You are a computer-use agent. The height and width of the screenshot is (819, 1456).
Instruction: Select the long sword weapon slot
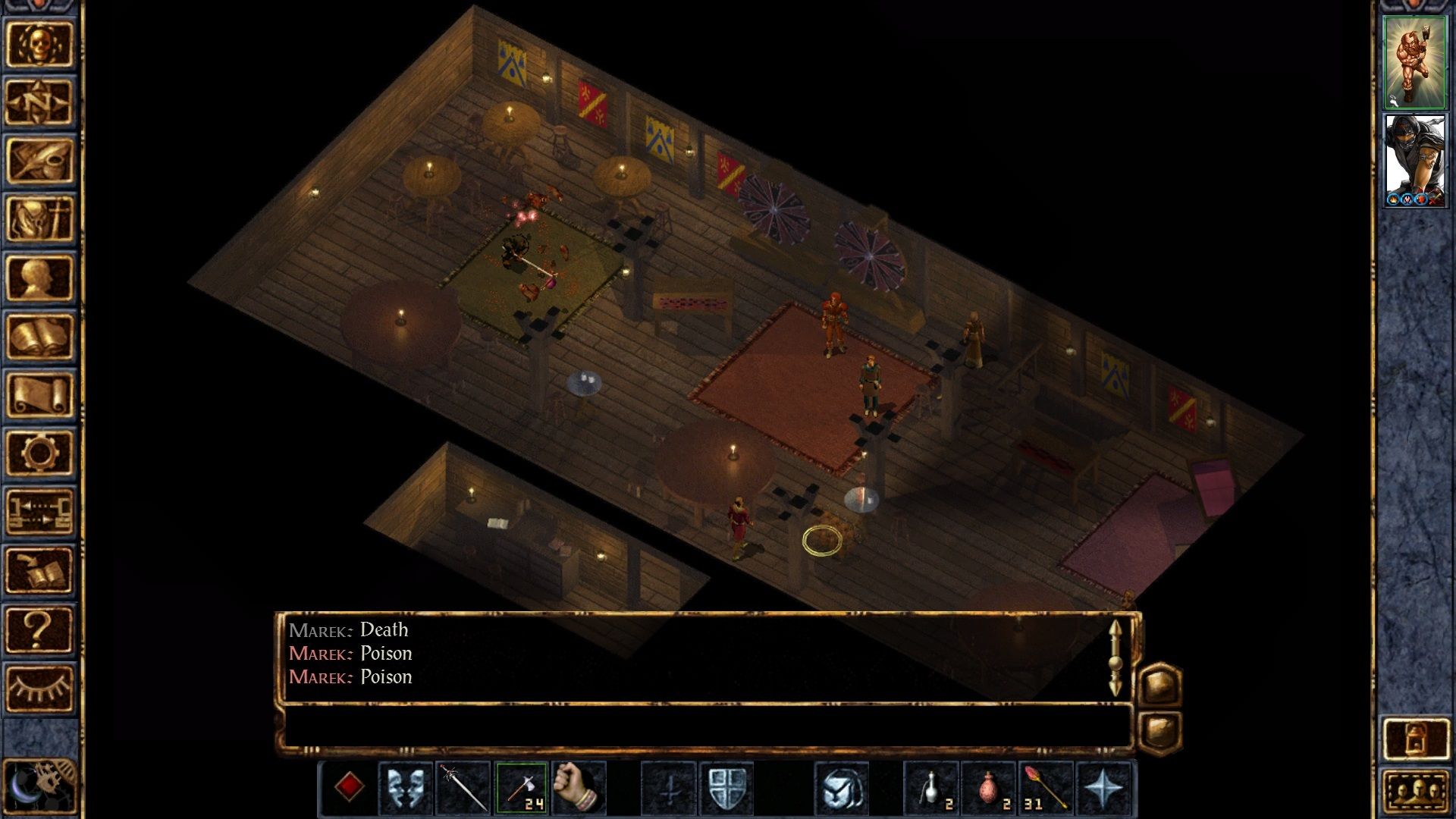pos(463,788)
